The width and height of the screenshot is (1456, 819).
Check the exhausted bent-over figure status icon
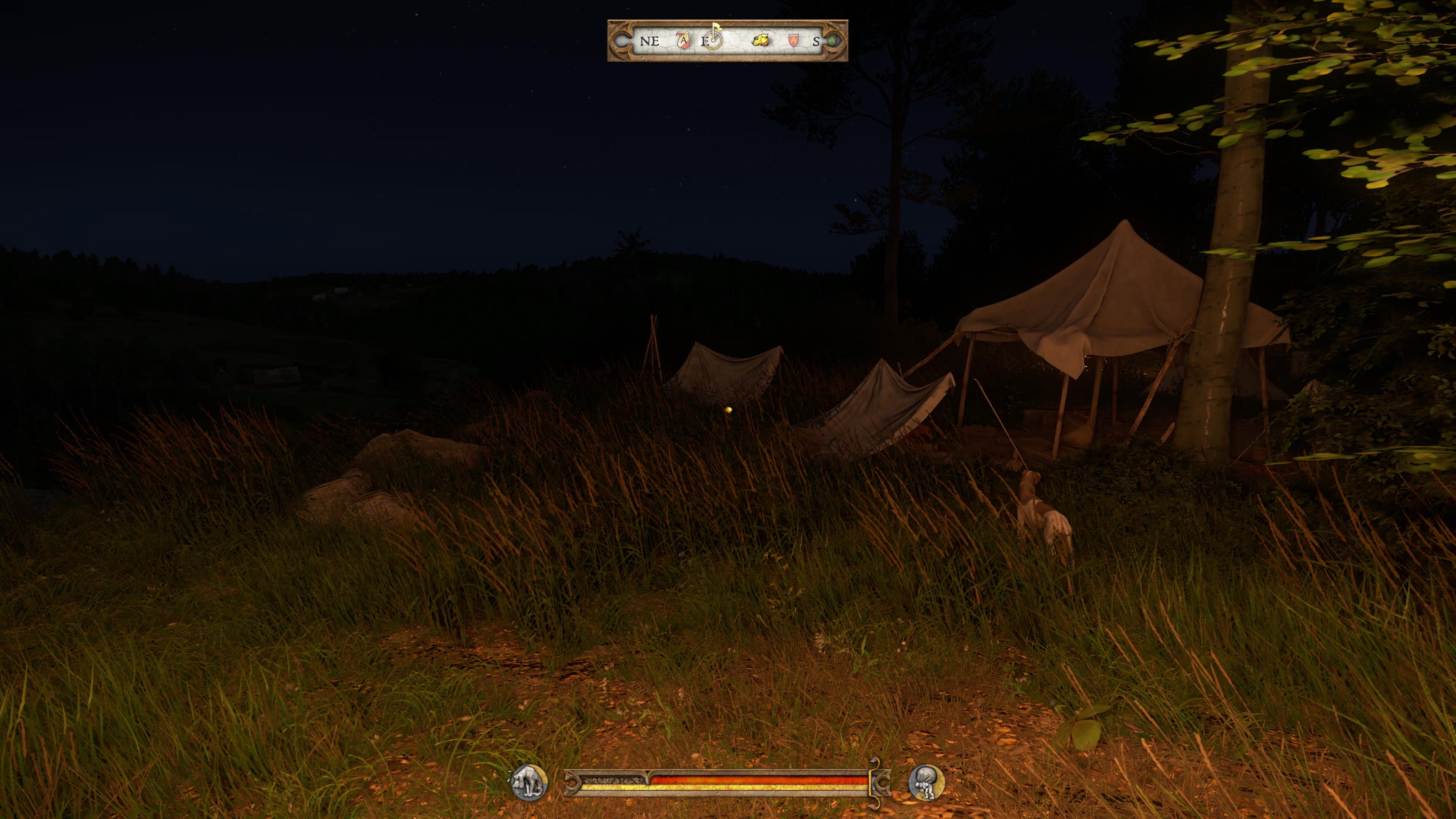(530, 783)
